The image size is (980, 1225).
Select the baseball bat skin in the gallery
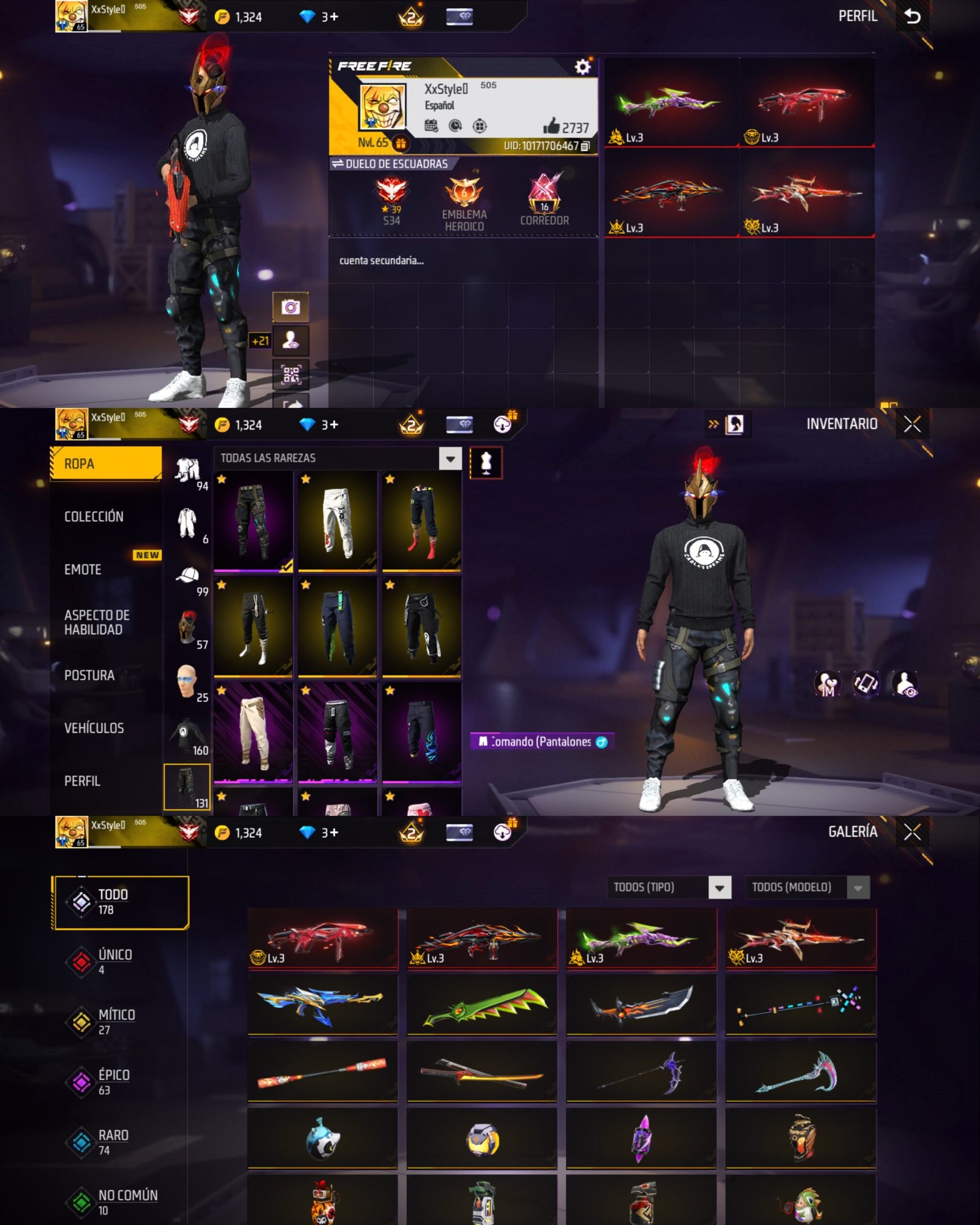322,1072
